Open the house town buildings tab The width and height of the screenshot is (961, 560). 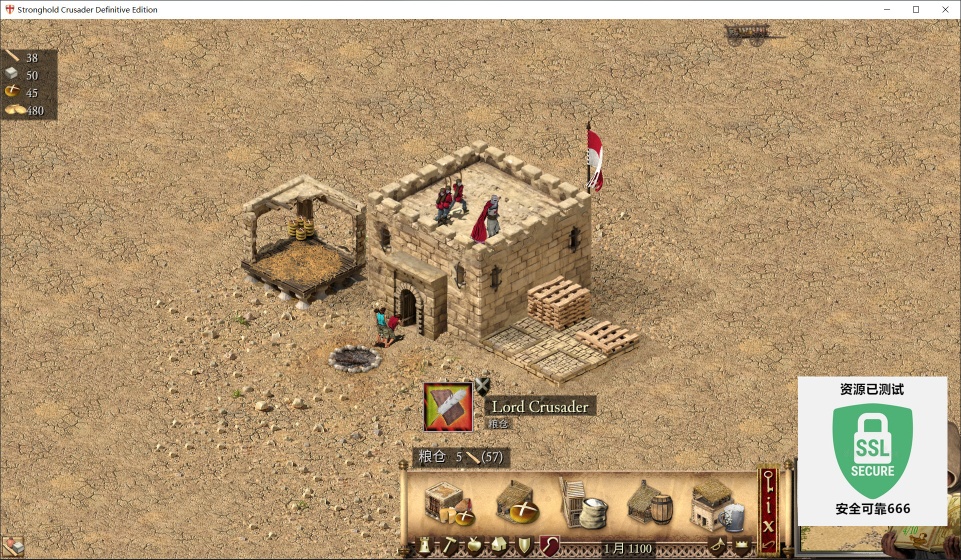point(499,545)
